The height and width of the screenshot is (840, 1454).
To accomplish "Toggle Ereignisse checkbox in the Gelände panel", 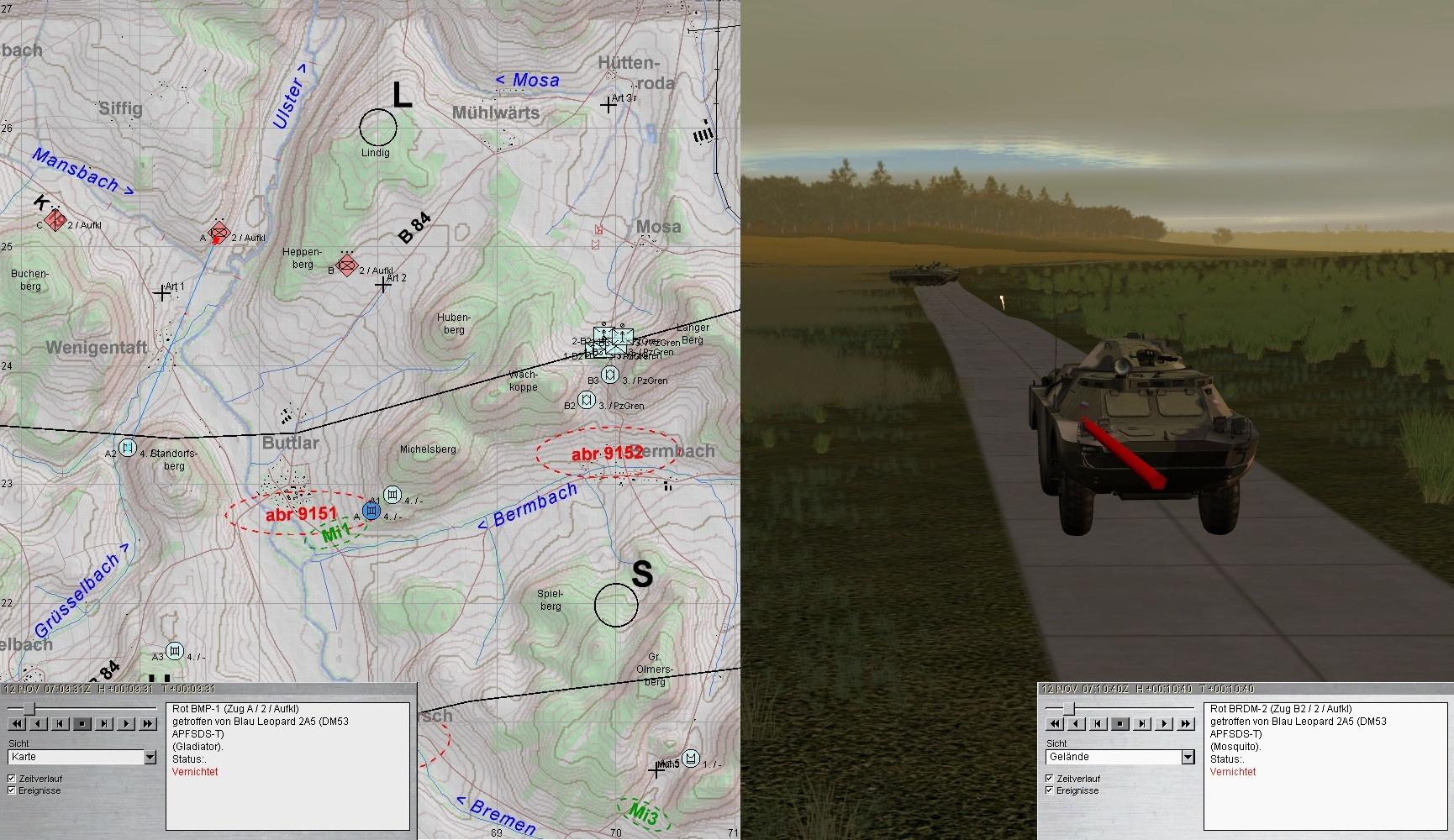I will pos(1050,790).
